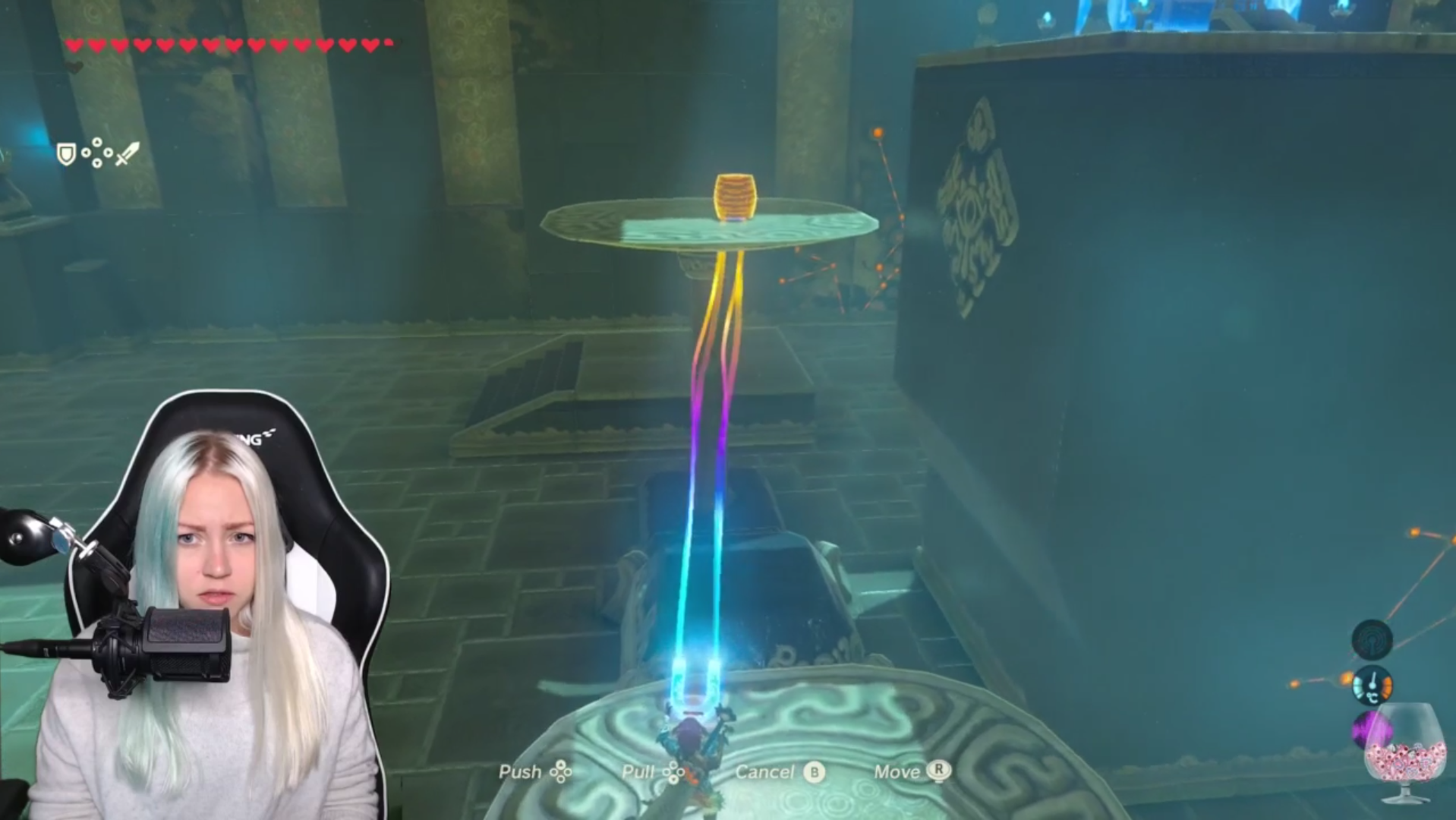
Task: Click the Pull command text
Action: (x=641, y=771)
